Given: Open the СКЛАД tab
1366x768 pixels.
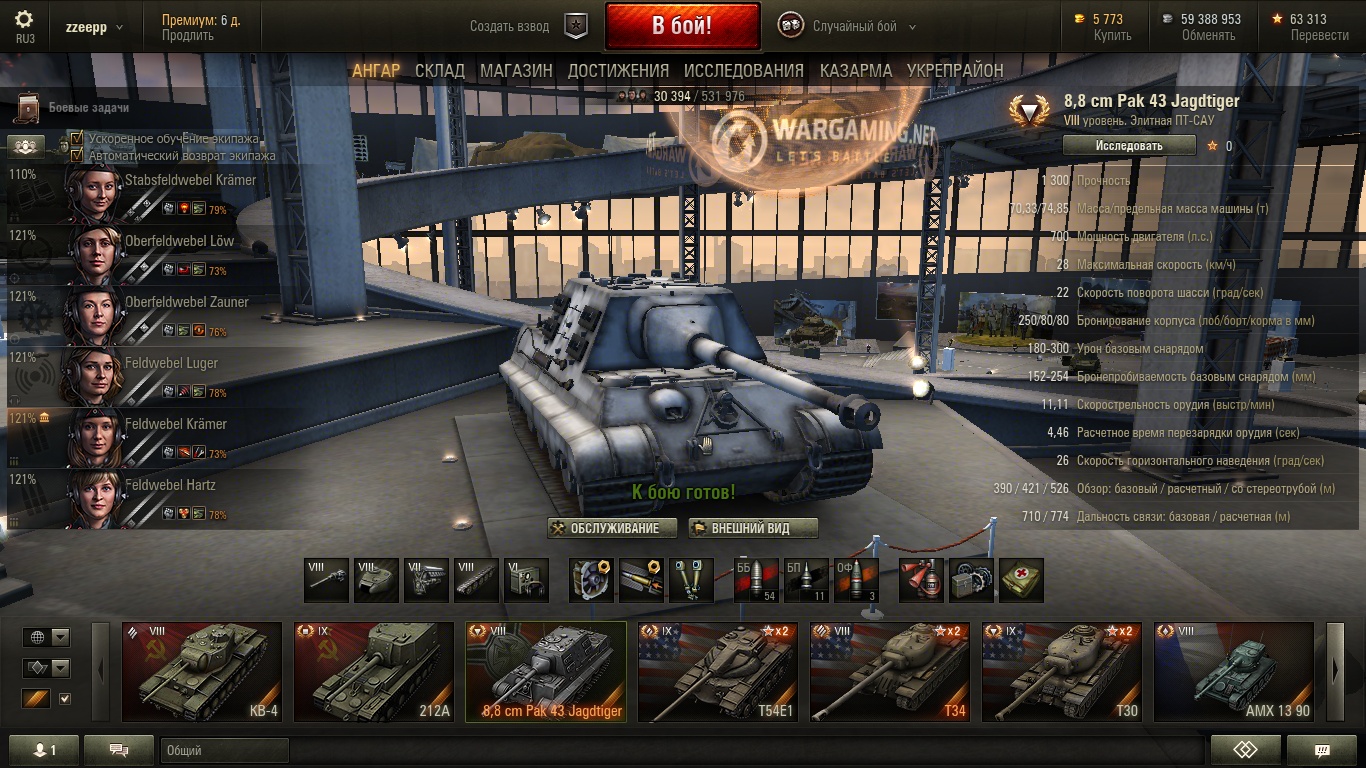Looking at the screenshot, I should point(440,71).
